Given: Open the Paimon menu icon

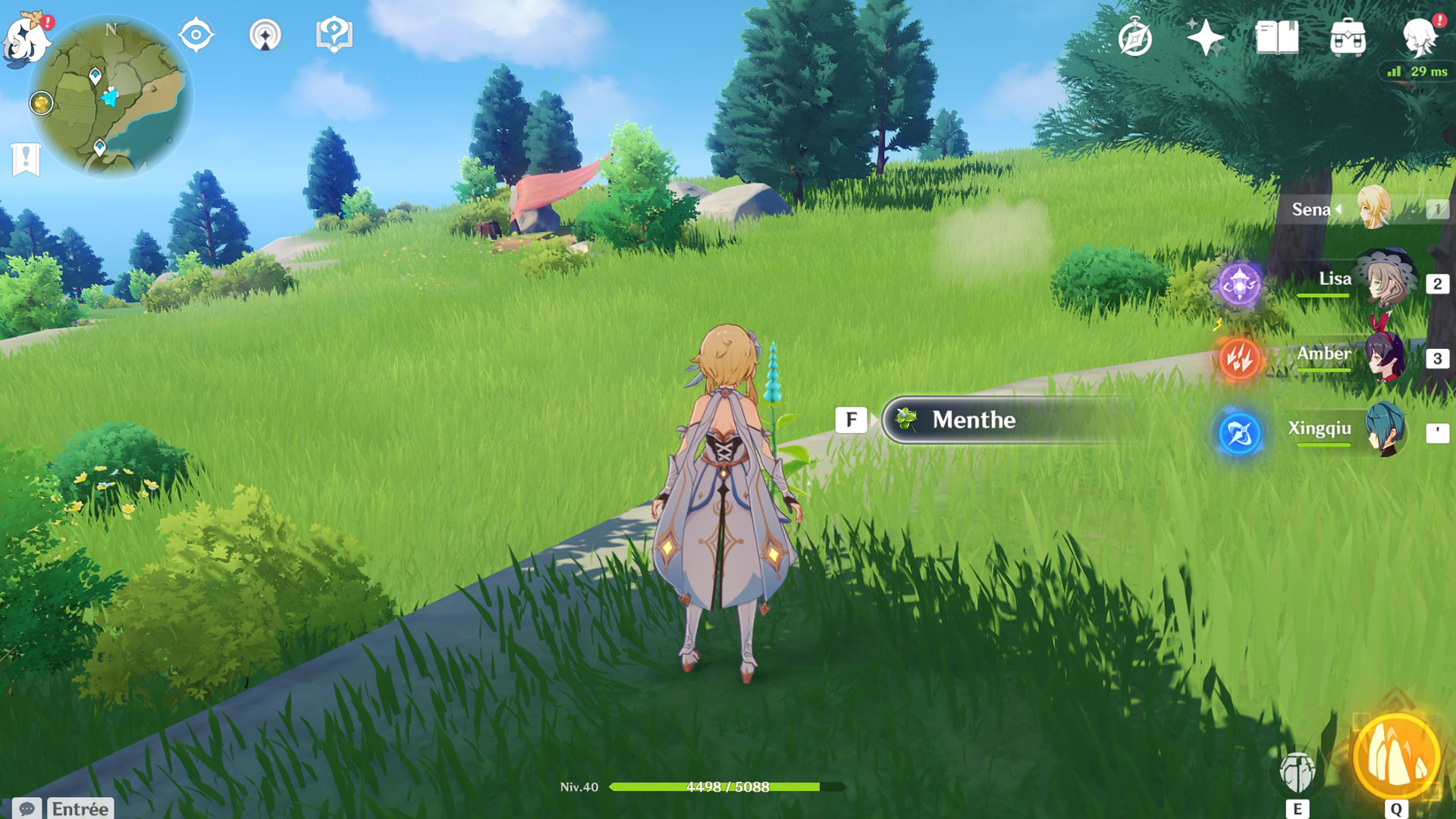Looking at the screenshot, I should 27,39.
